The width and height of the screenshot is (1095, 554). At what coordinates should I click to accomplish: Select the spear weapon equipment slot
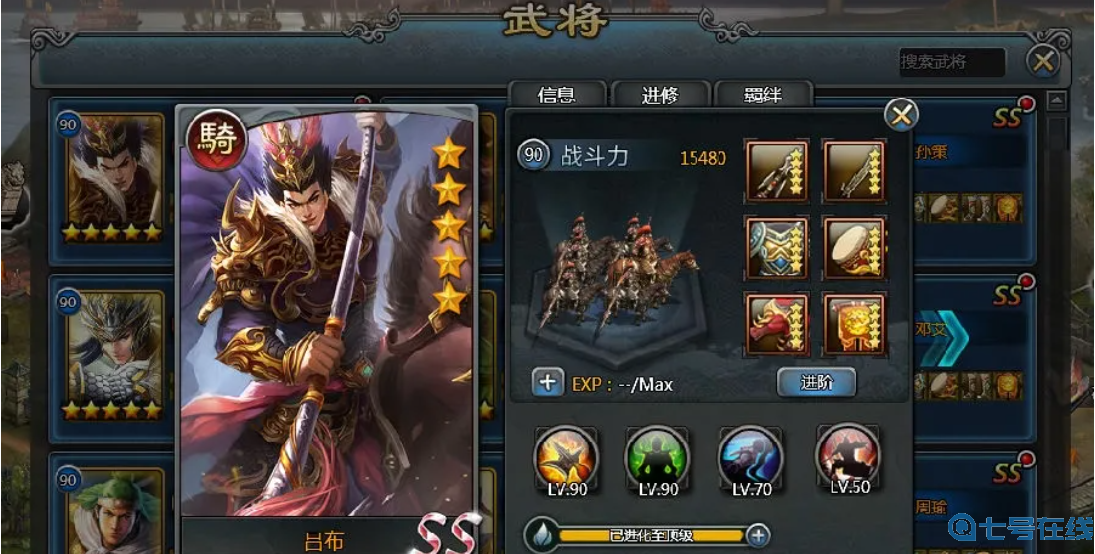point(777,170)
